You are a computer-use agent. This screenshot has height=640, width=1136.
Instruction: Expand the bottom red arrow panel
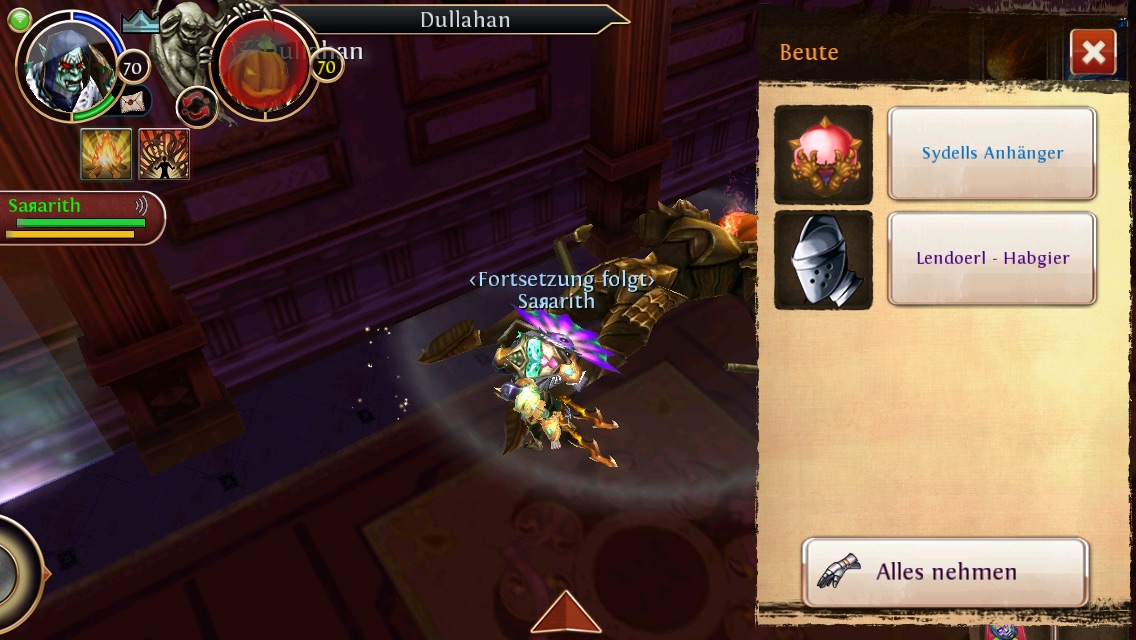tap(566, 612)
